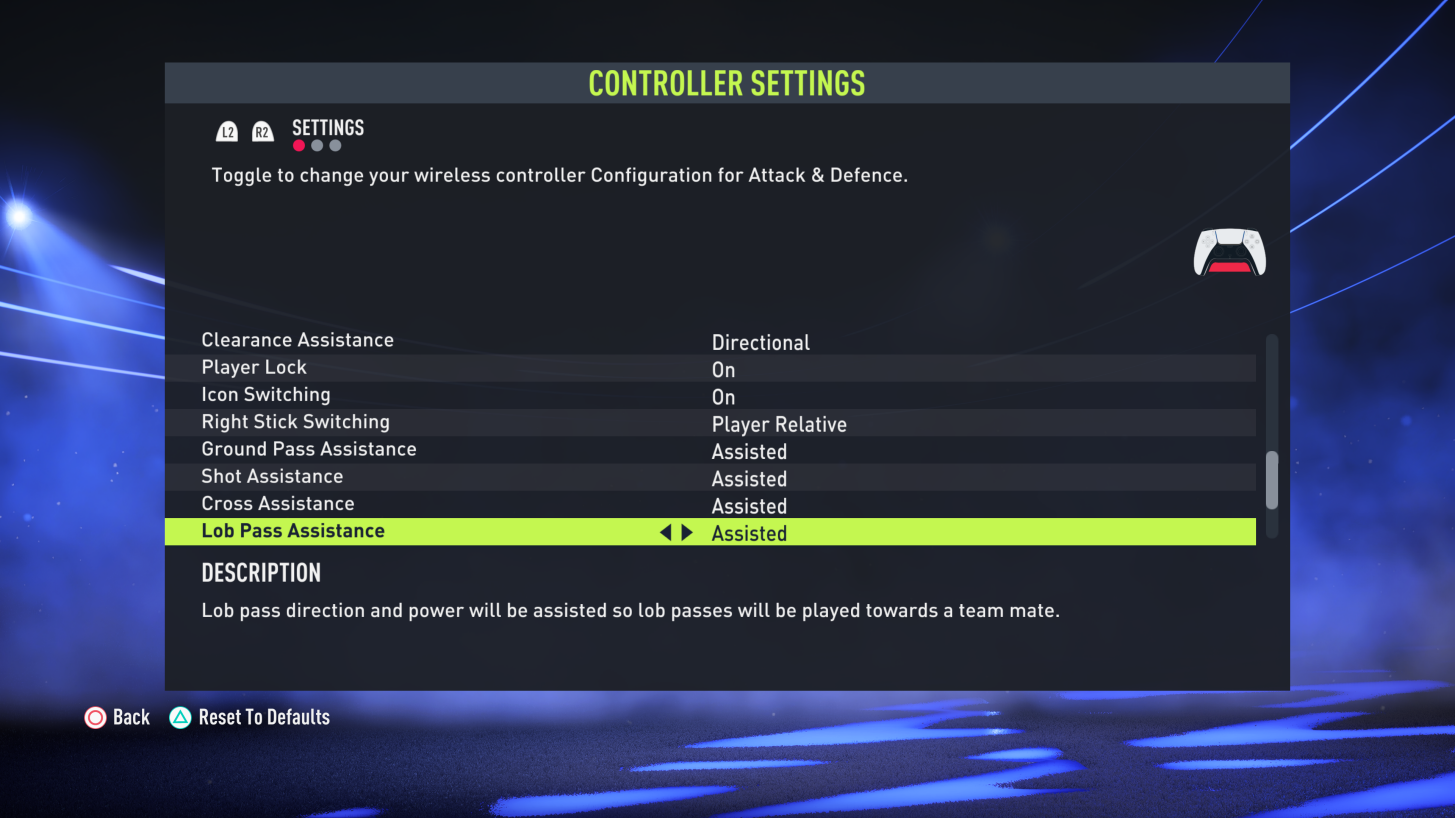Click Reset To Defaults
Screen dimensions: 1455x818
(x=266, y=717)
